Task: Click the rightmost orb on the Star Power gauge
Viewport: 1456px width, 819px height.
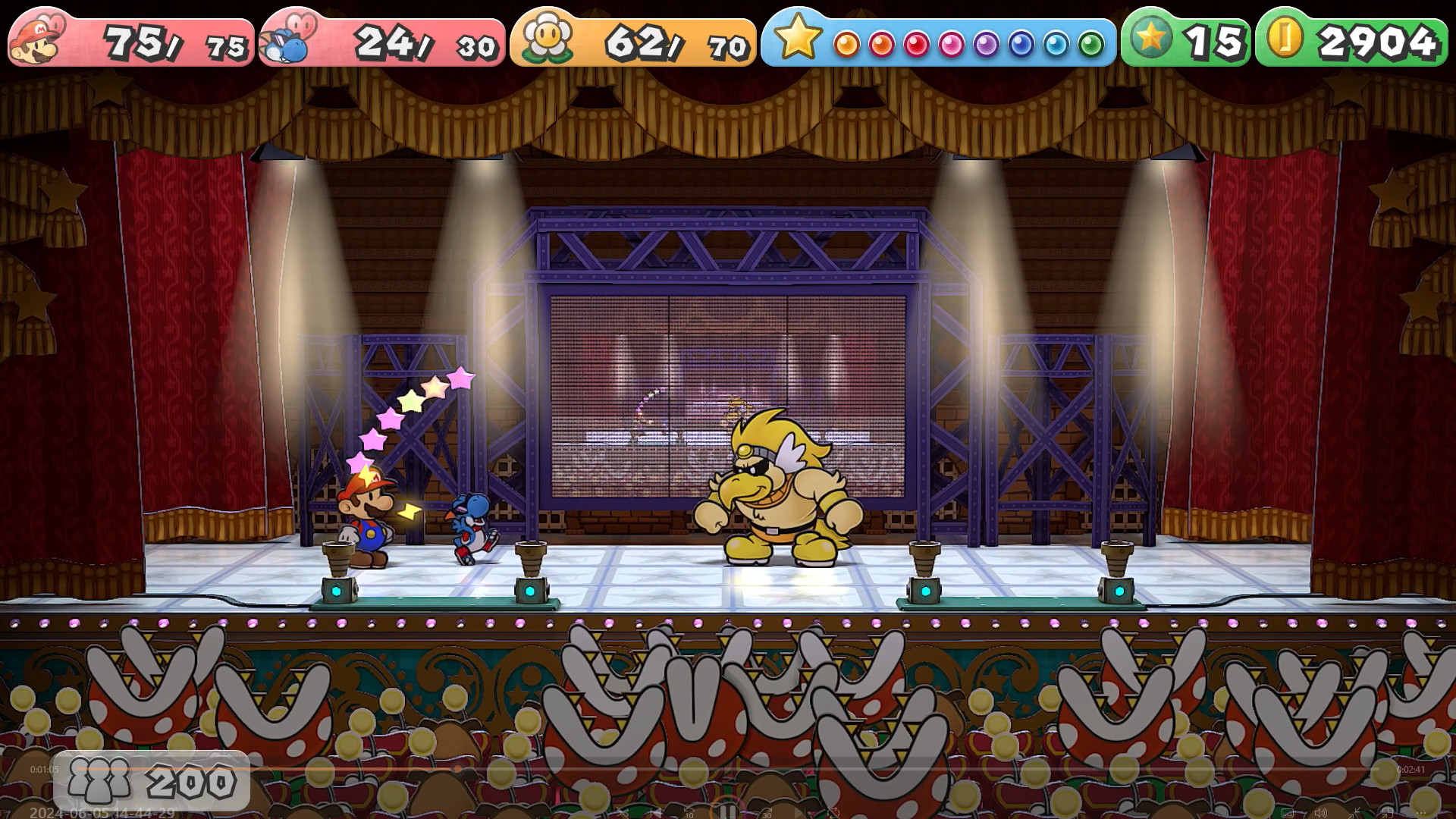Action: point(1090,45)
